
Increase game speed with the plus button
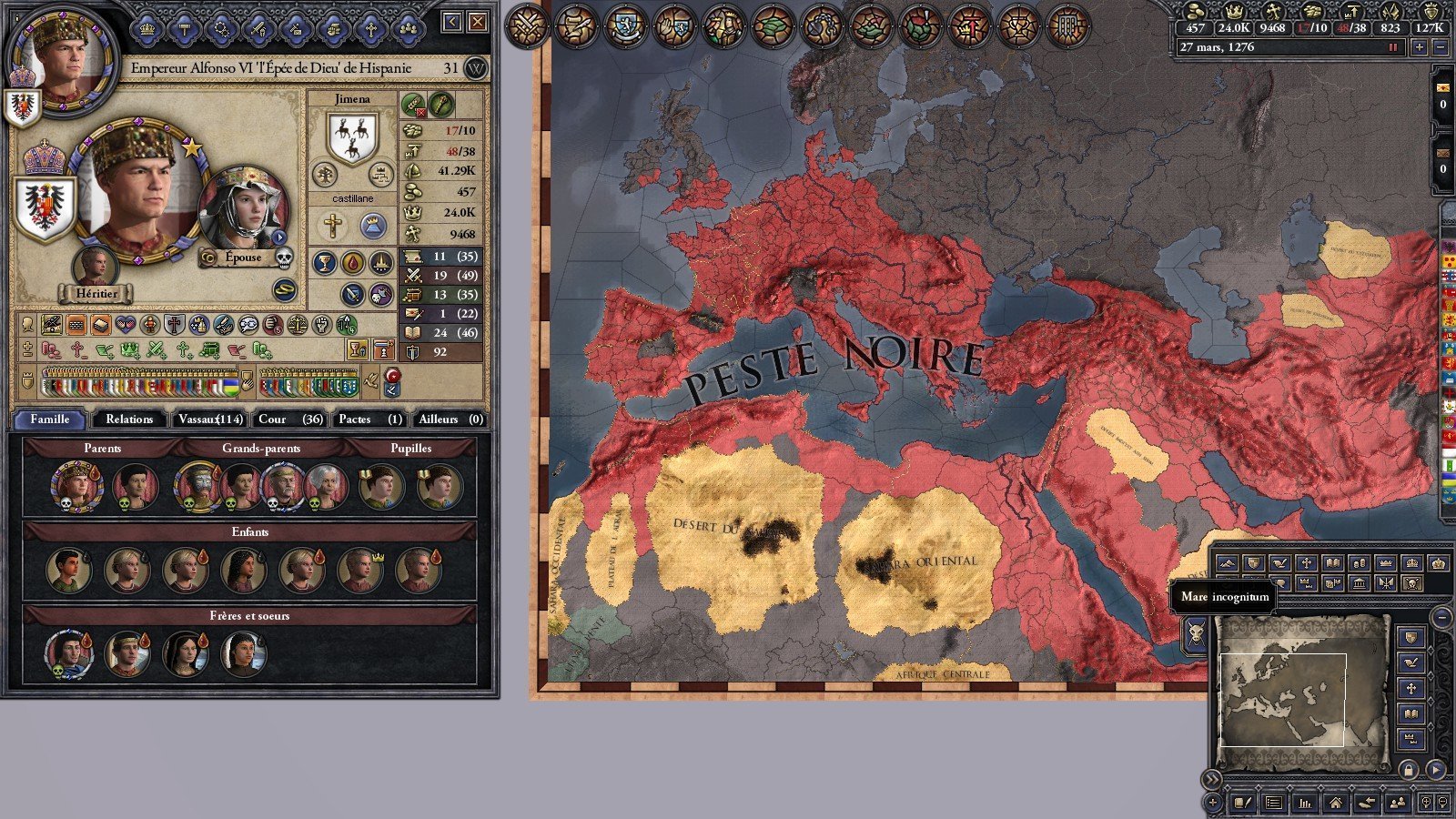[1420, 47]
